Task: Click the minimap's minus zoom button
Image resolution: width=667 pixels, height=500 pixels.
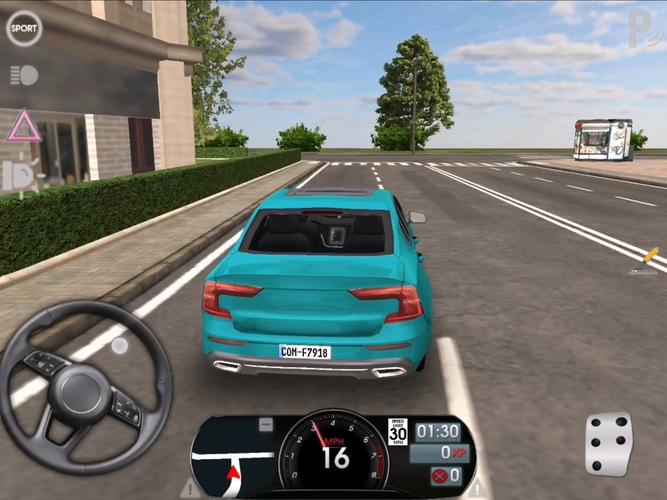Action: pyautogui.click(x=265, y=425)
